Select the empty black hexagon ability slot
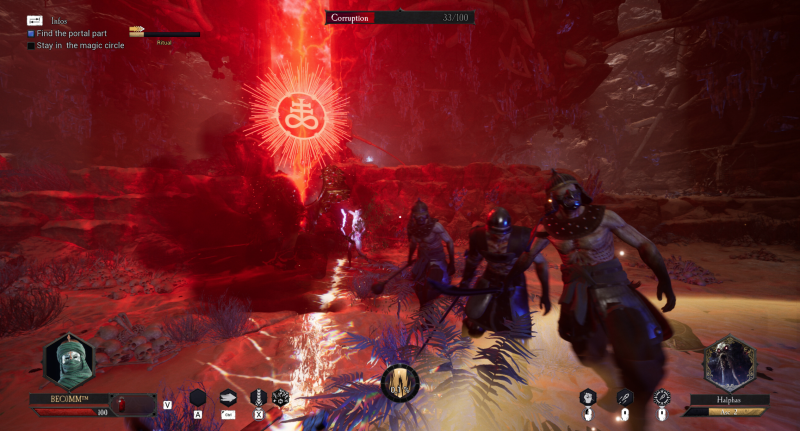 [198, 397]
